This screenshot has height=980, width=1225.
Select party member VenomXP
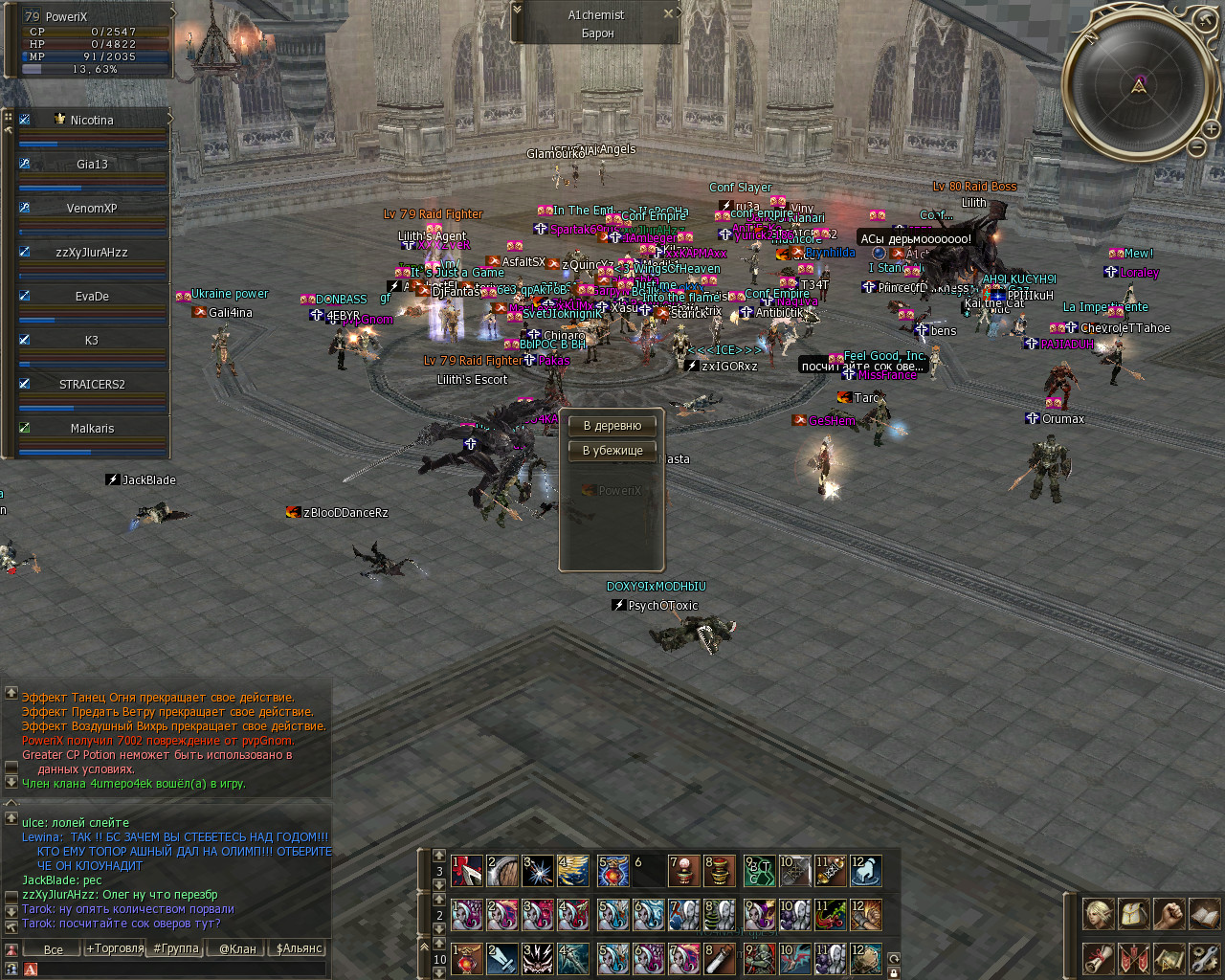pos(92,209)
